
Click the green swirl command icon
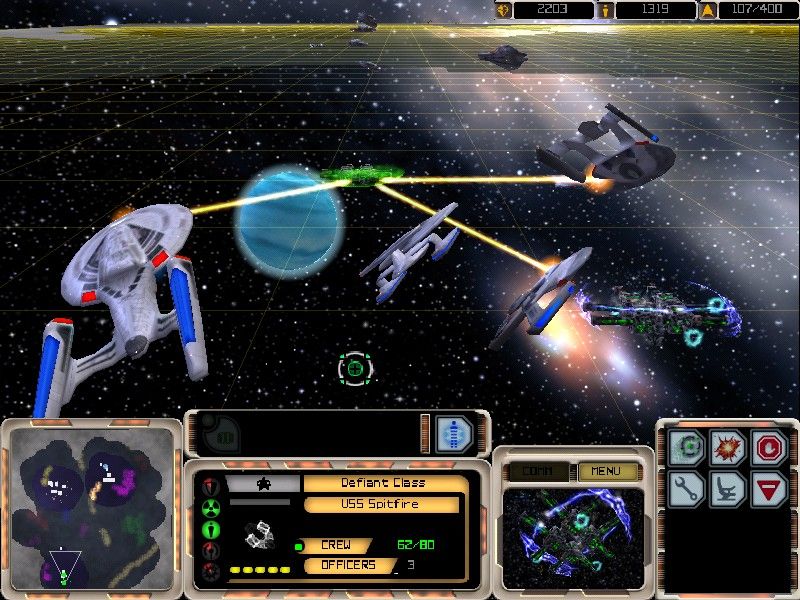(688, 447)
